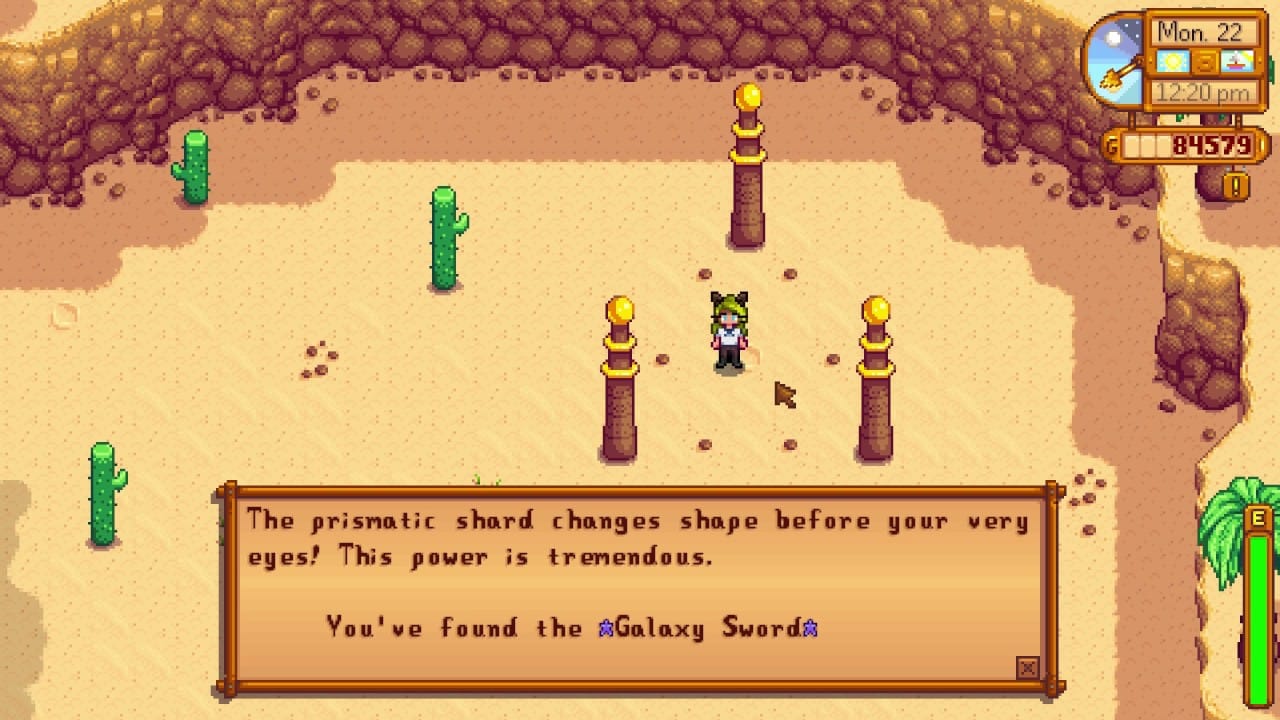1280x720 pixels.
Task: Click the sailboat festival icon
Action: pyautogui.click(x=1236, y=61)
